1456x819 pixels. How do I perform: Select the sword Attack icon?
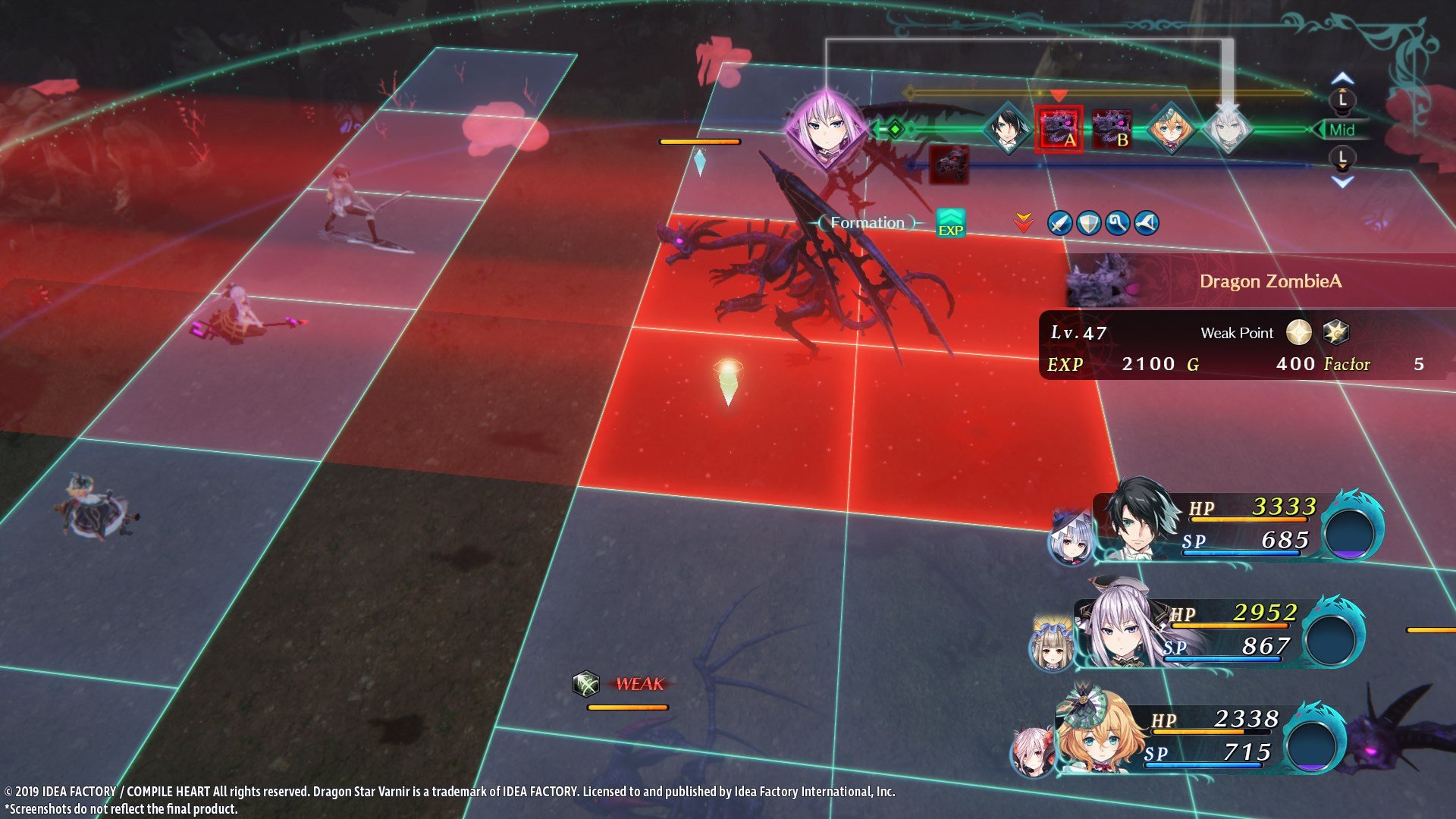[x=1059, y=223]
